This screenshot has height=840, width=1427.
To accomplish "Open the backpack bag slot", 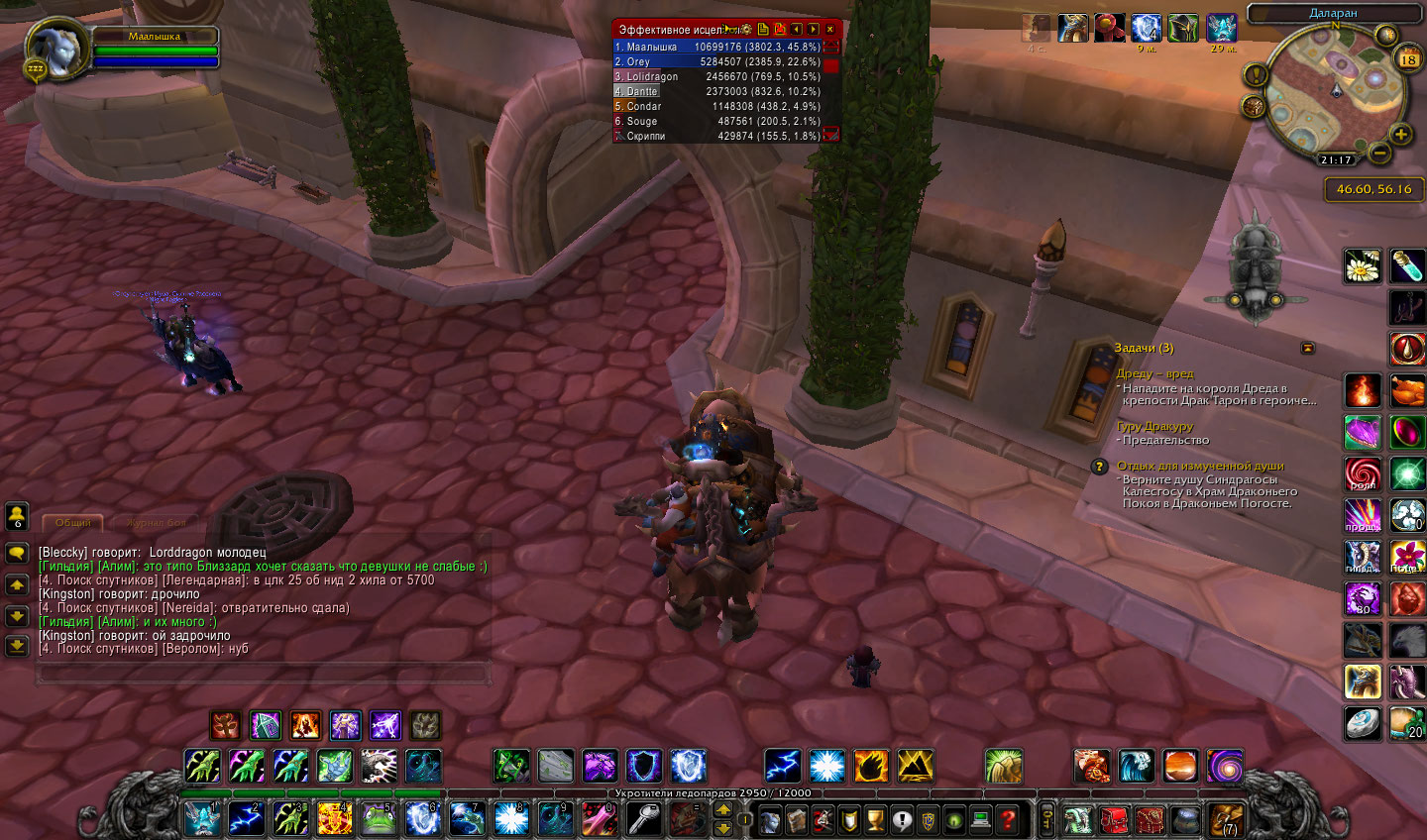I will pos(1227,820).
